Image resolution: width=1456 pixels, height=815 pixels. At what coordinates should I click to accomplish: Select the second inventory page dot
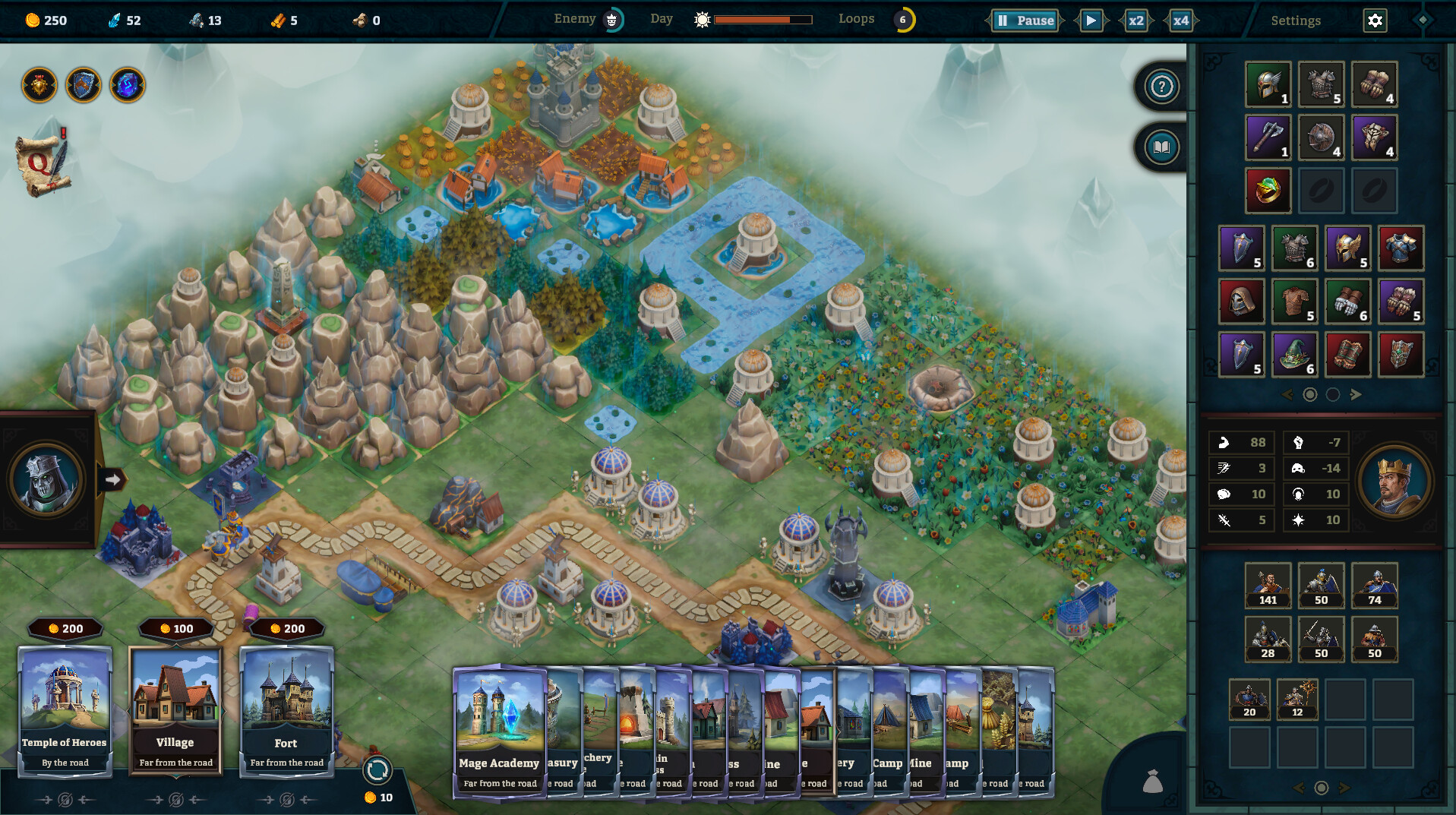pyautogui.click(x=1333, y=395)
